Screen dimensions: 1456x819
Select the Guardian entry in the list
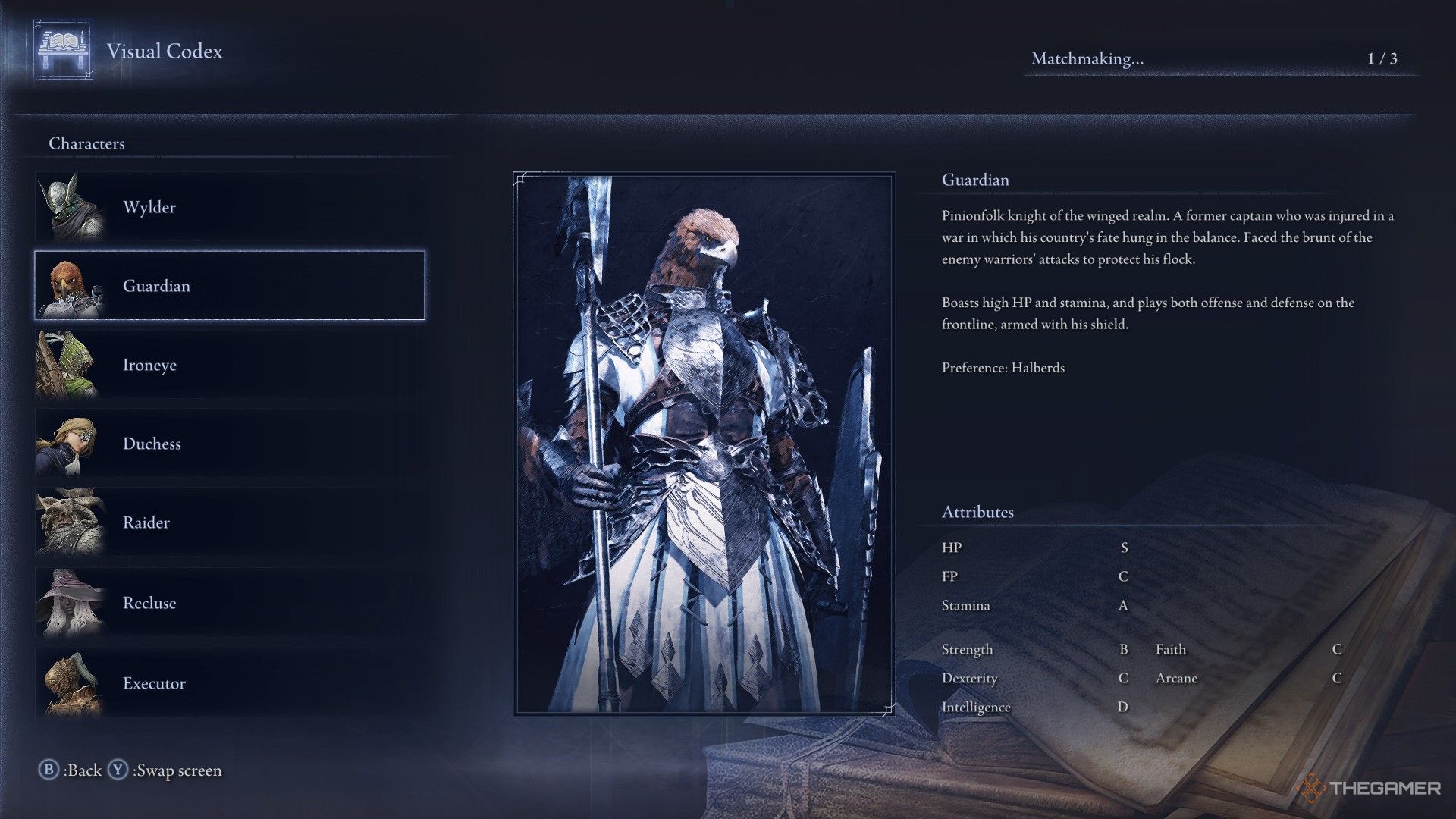227,286
